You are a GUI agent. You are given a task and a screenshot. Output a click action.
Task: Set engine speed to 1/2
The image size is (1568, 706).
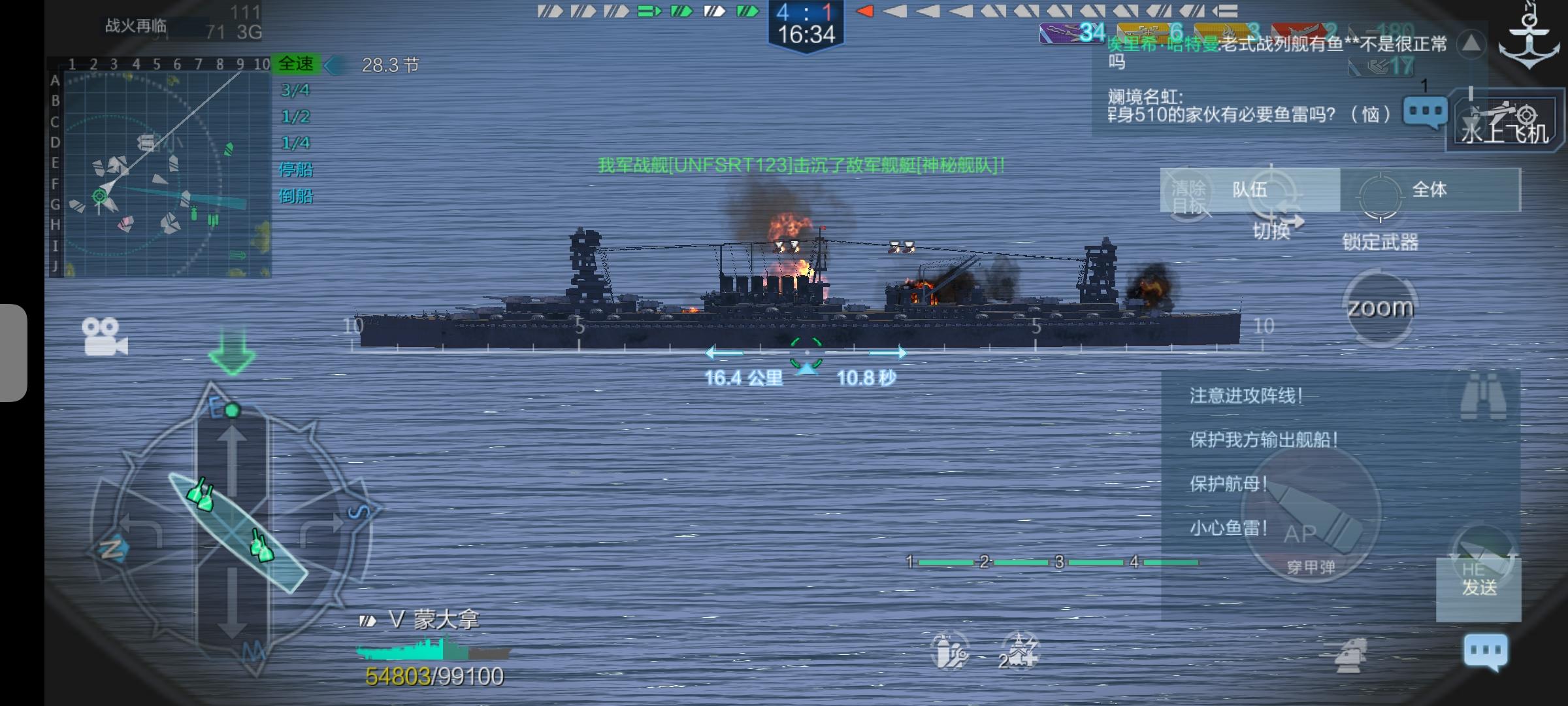[295, 117]
